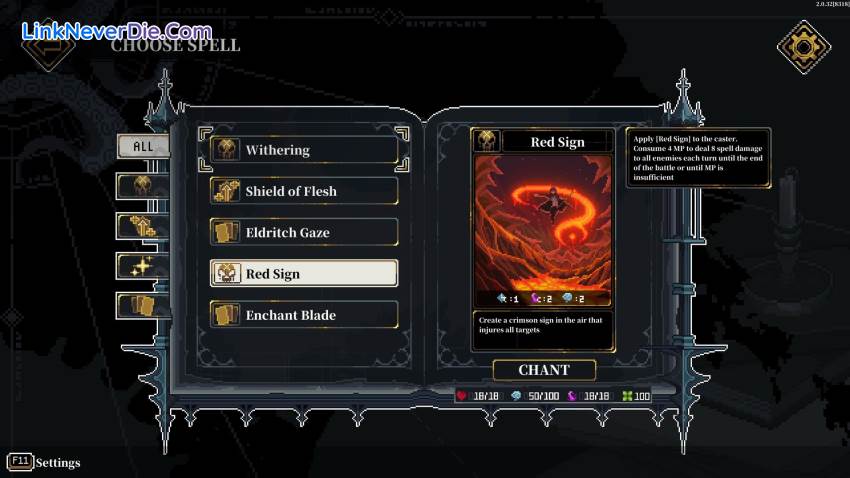The width and height of the screenshot is (850, 478).
Task: Click the Red Sign card artwork
Action: (543, 222)
